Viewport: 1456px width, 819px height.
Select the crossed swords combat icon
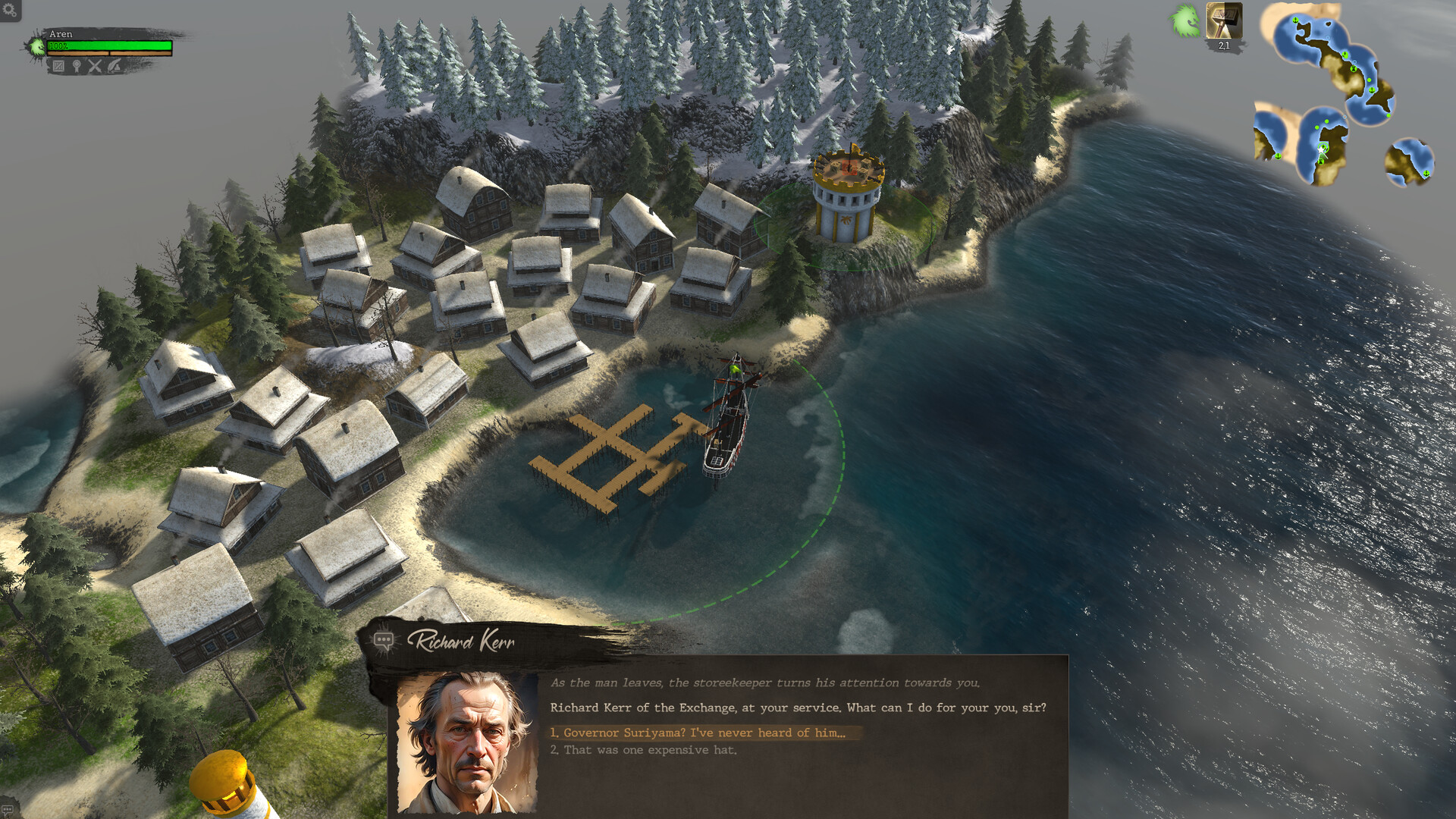point(96,67)
